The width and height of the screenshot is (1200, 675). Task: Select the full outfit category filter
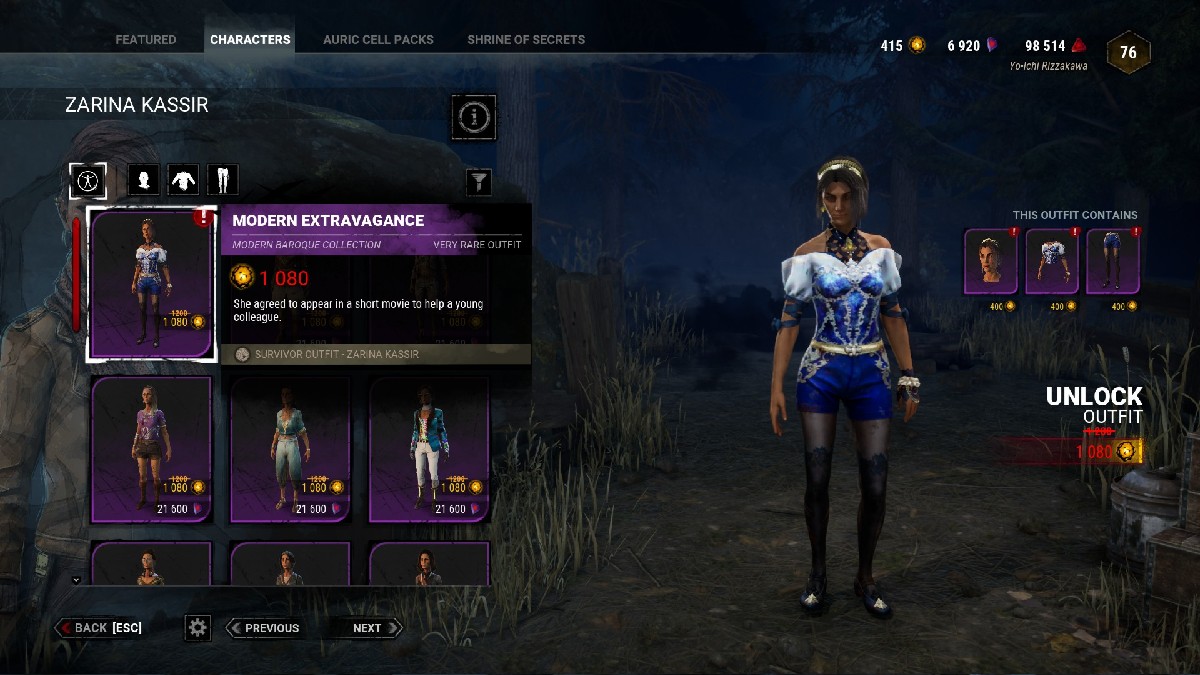coord(89,181)
